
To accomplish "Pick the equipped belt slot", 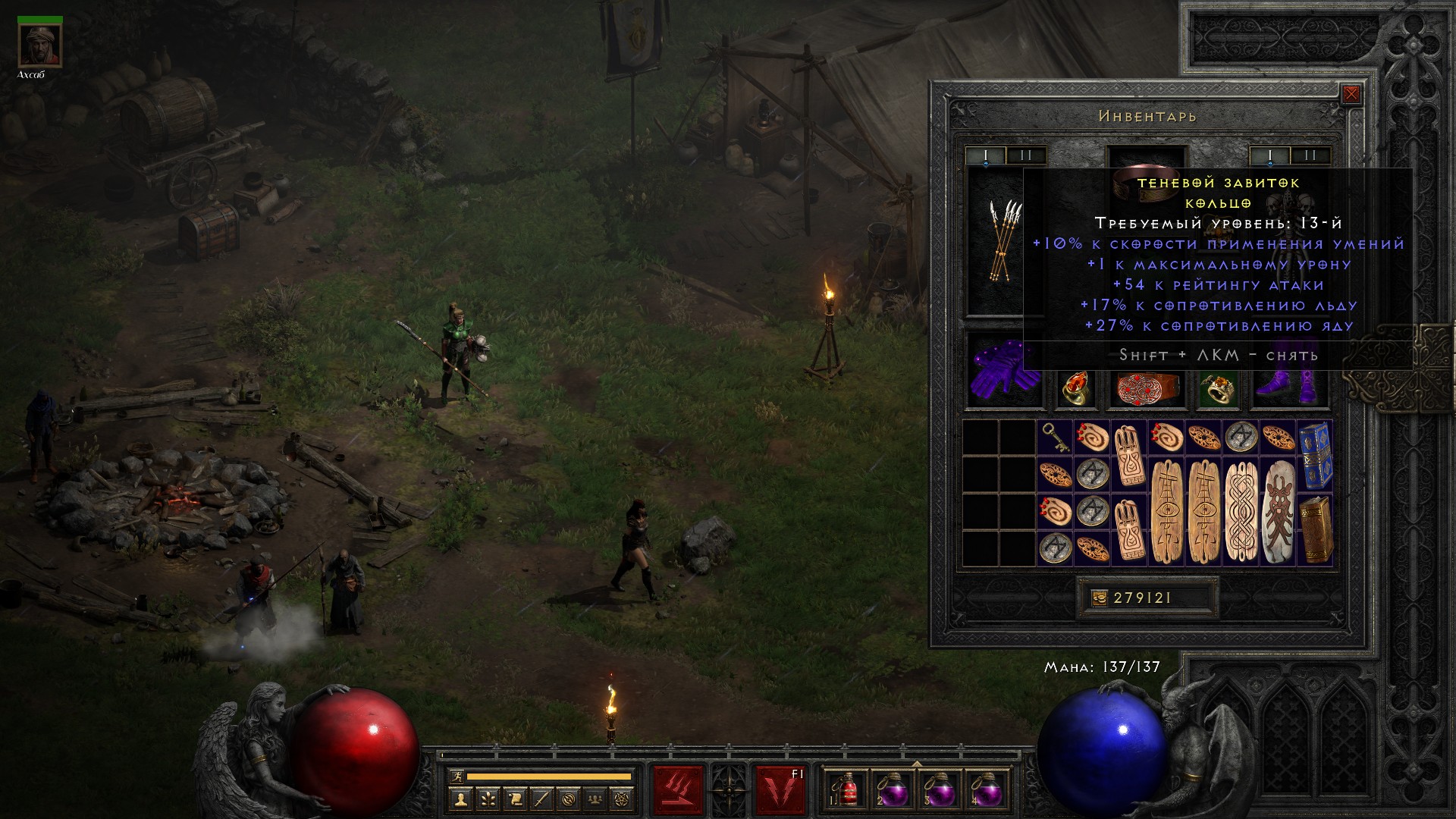I will pos(1146,387).
